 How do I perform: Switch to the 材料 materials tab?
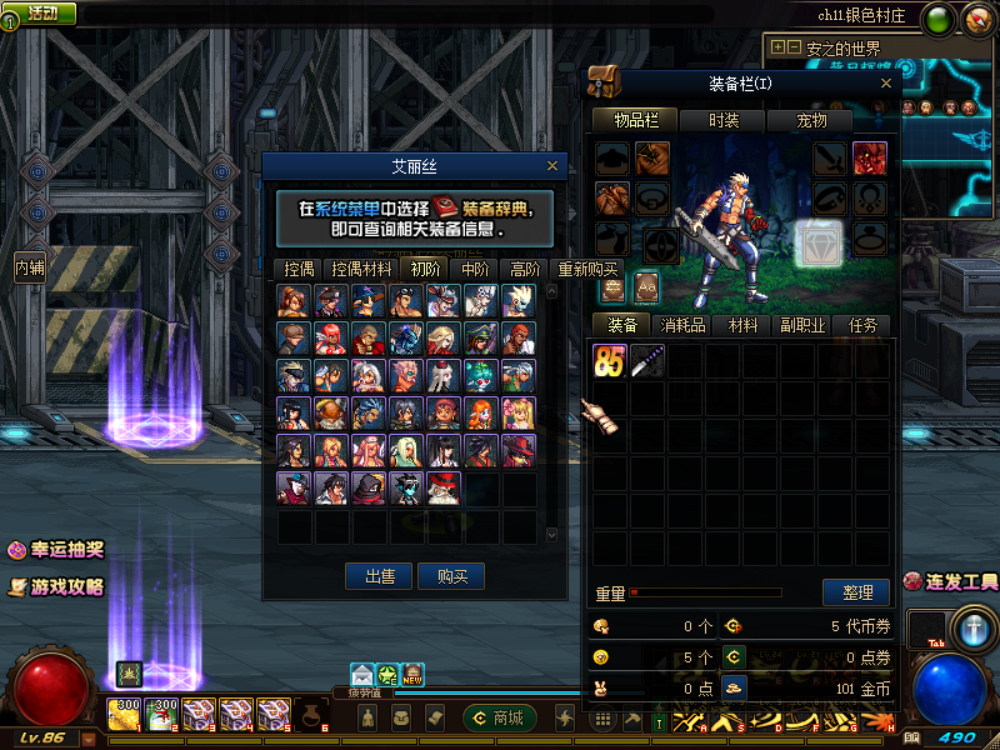(743, 325)
